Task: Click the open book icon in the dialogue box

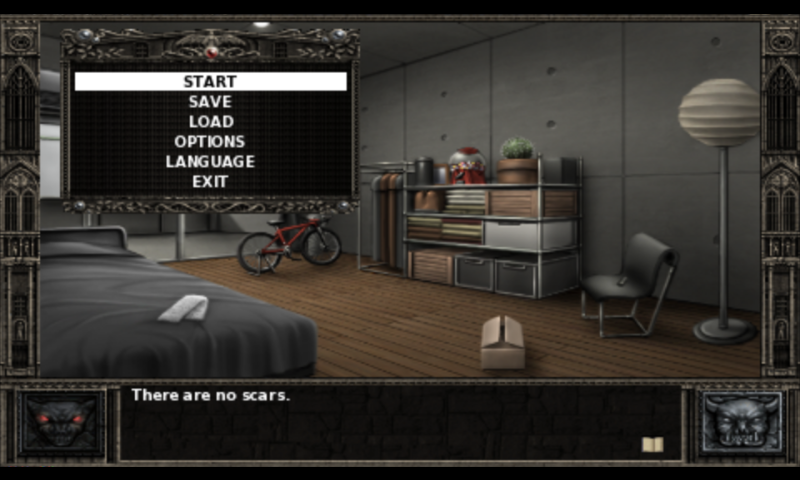Action: pyautogui.click(x=652, y=444)
